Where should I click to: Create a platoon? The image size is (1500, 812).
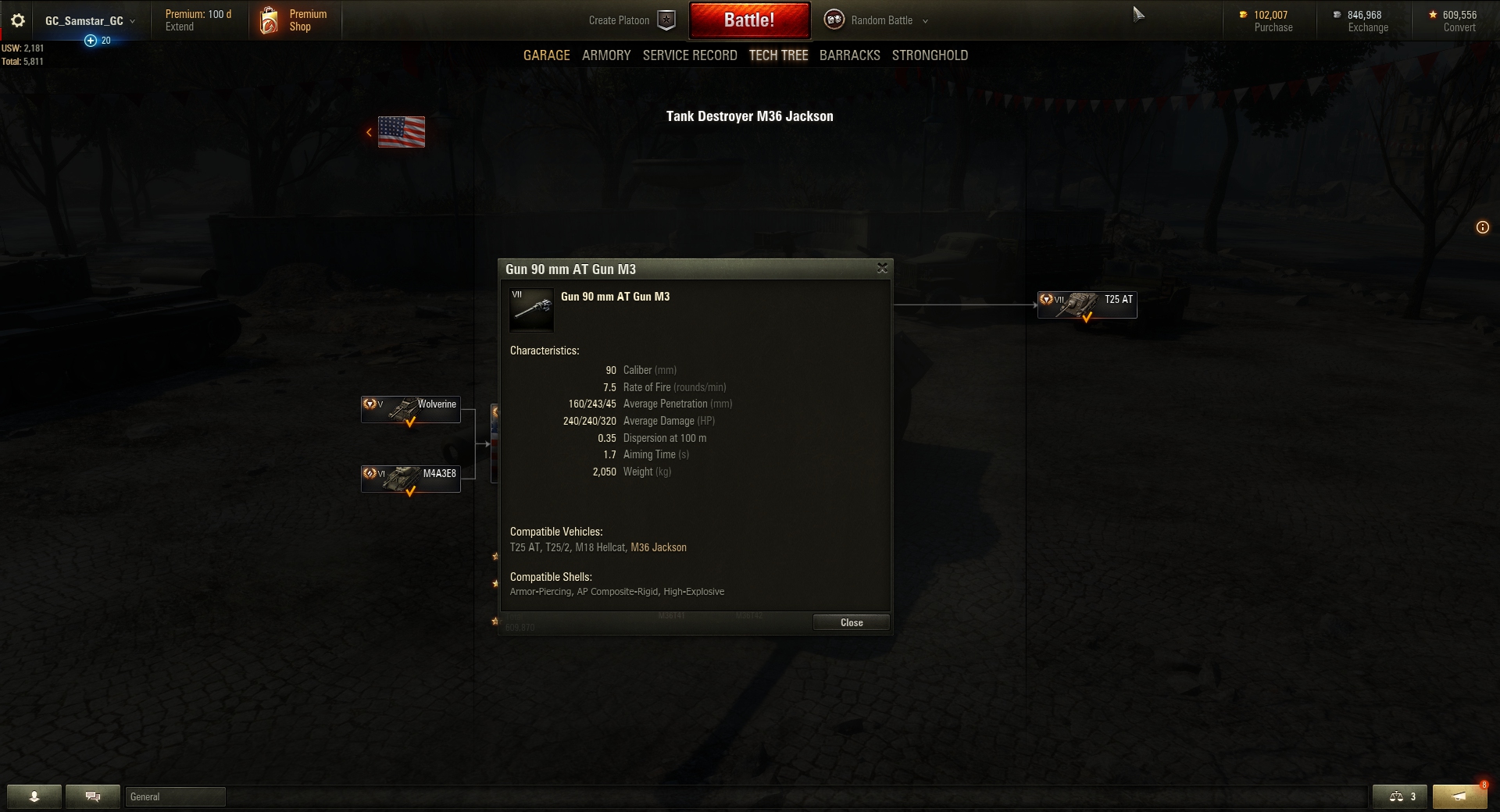631,20
